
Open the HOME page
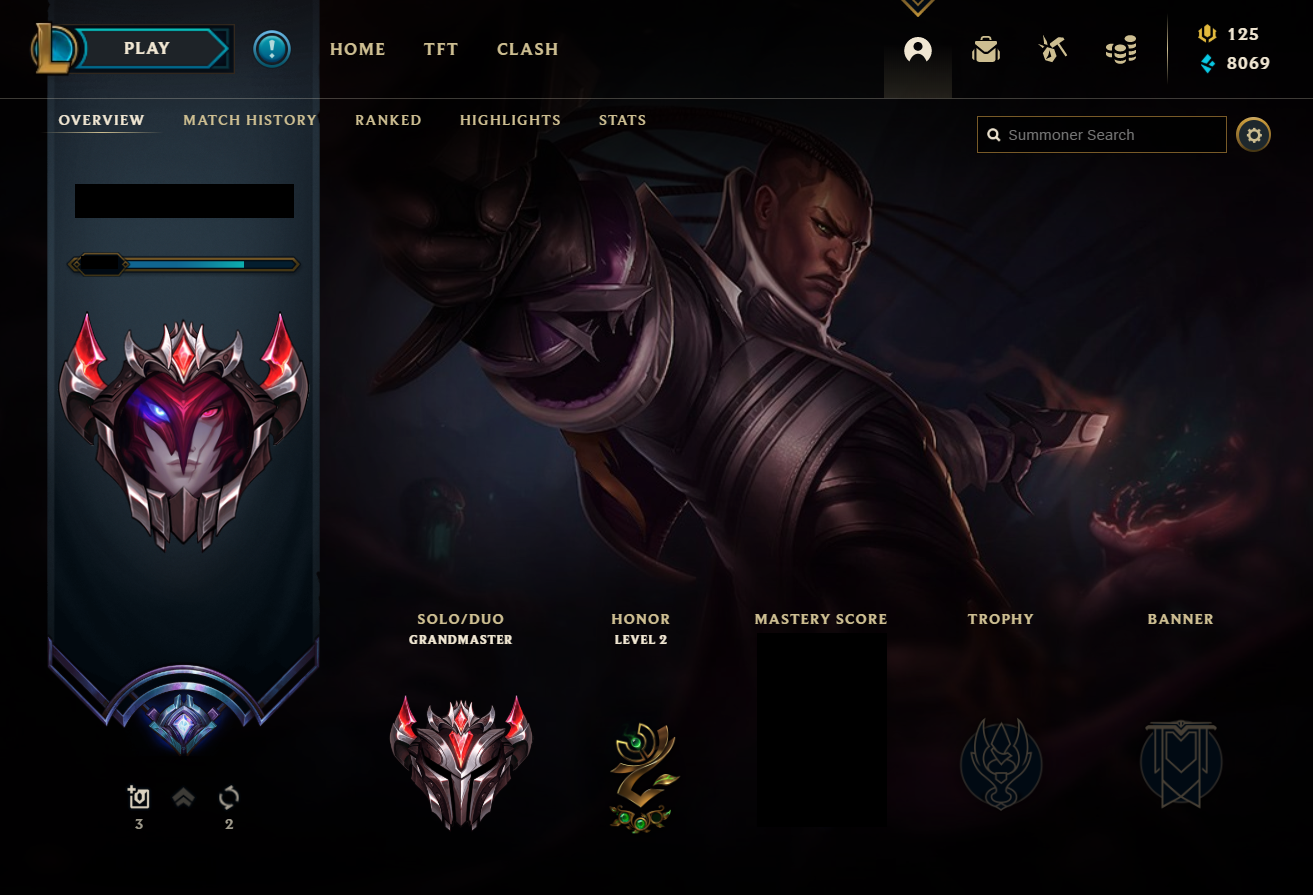coord(357,49)
